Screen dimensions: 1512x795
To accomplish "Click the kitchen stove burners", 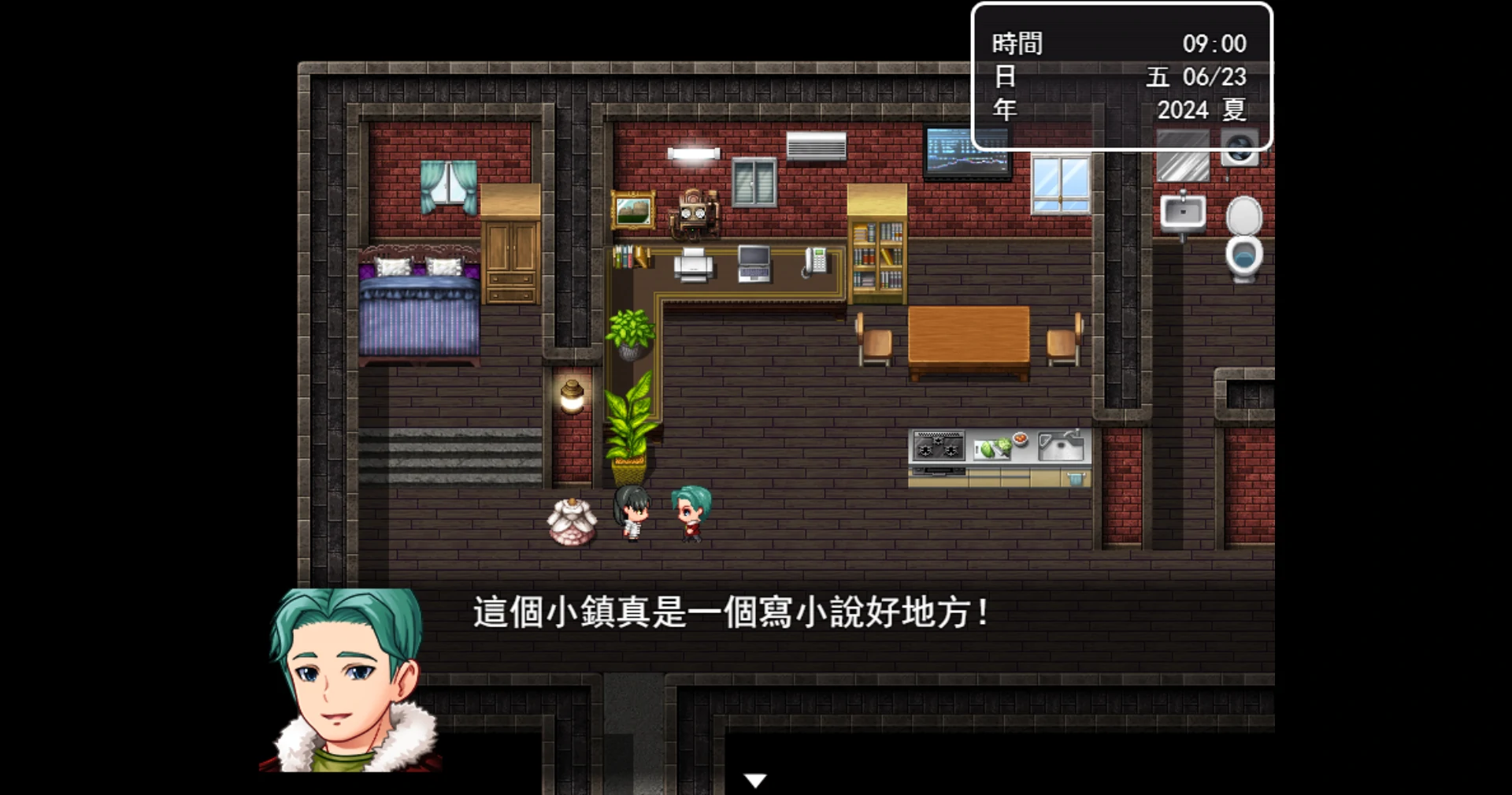I will pos(938,445).
